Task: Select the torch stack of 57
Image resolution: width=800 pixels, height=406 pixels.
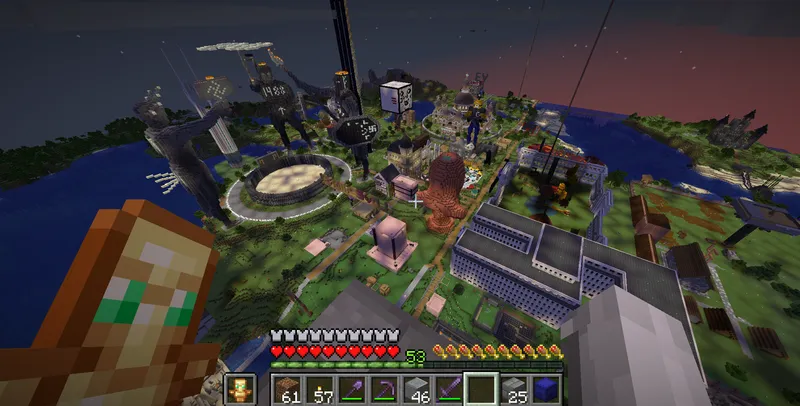Action: click(x=321, y=389)
